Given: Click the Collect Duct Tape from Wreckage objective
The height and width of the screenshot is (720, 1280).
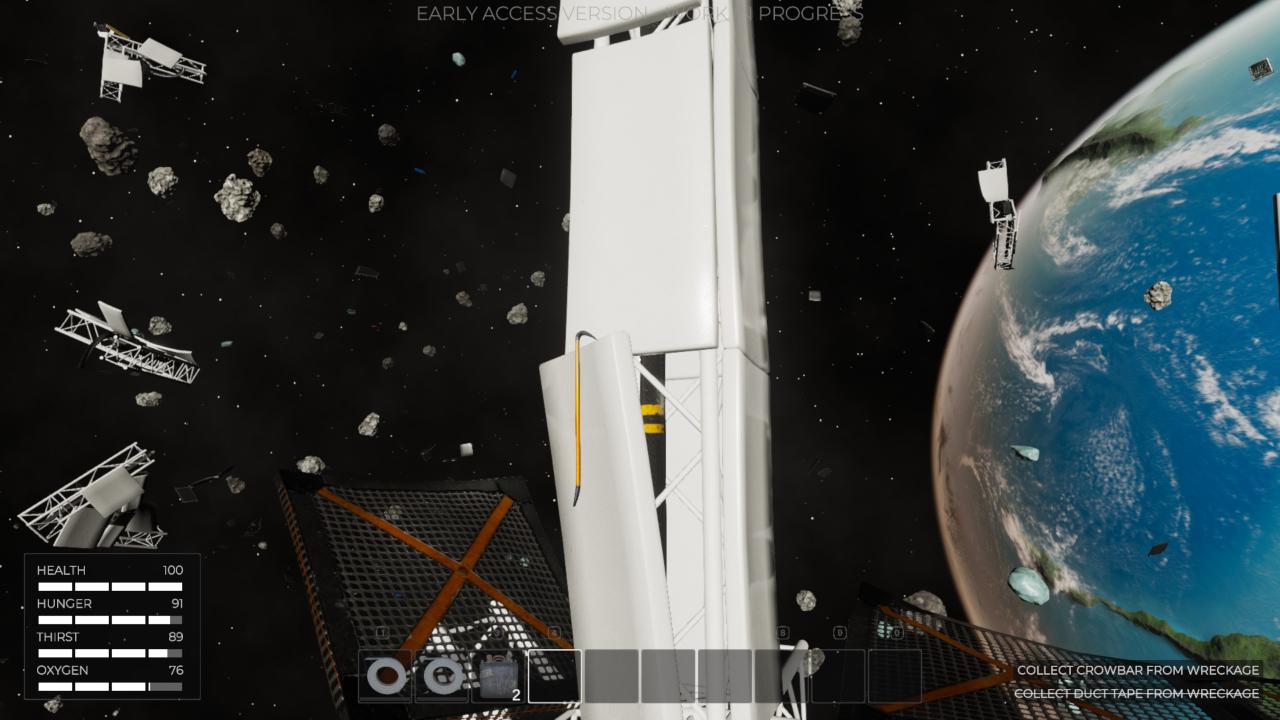Looking at the screenshot, I should 1136,693.
